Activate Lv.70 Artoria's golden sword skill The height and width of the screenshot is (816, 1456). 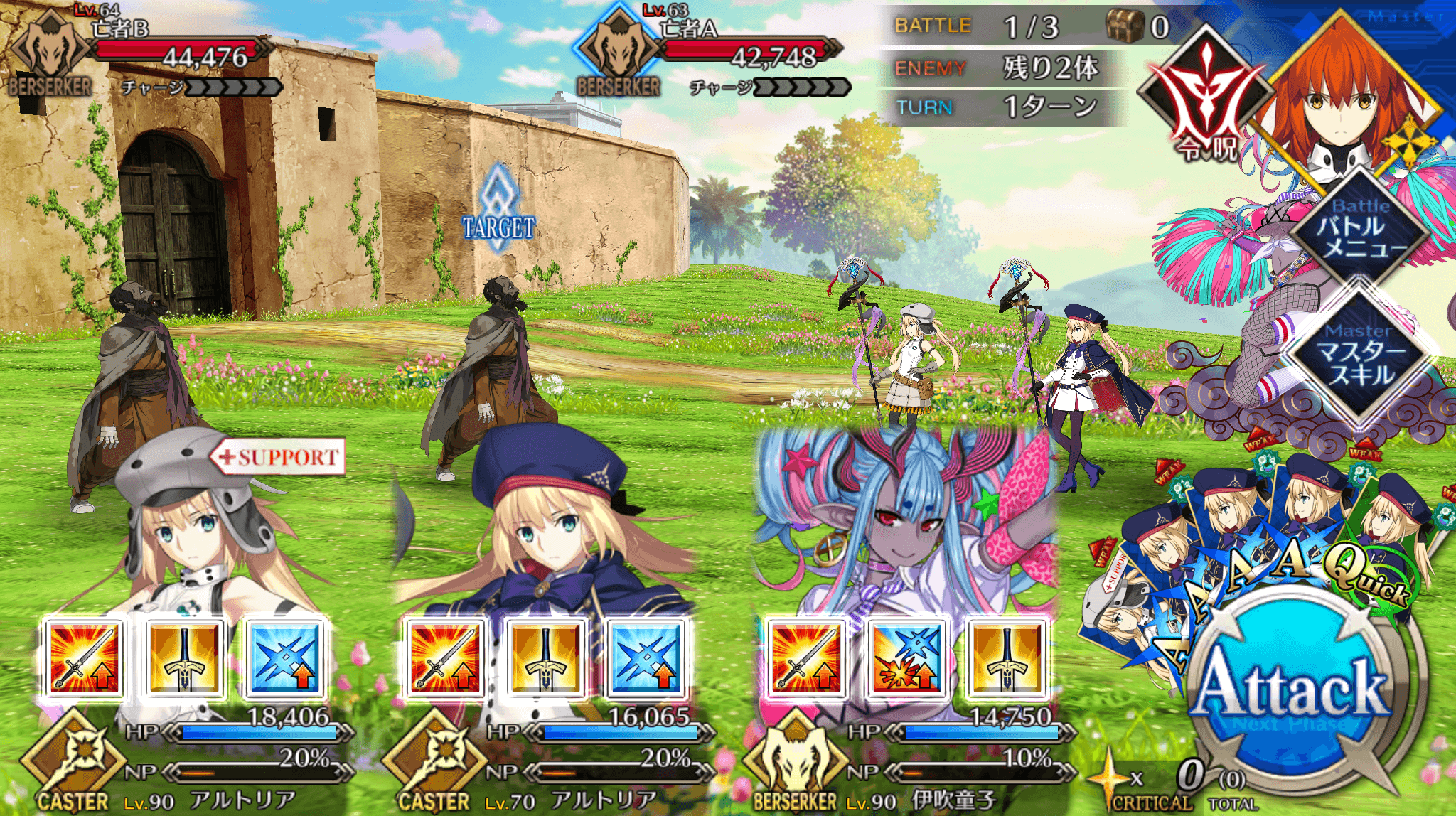click(x=546, y=657)
